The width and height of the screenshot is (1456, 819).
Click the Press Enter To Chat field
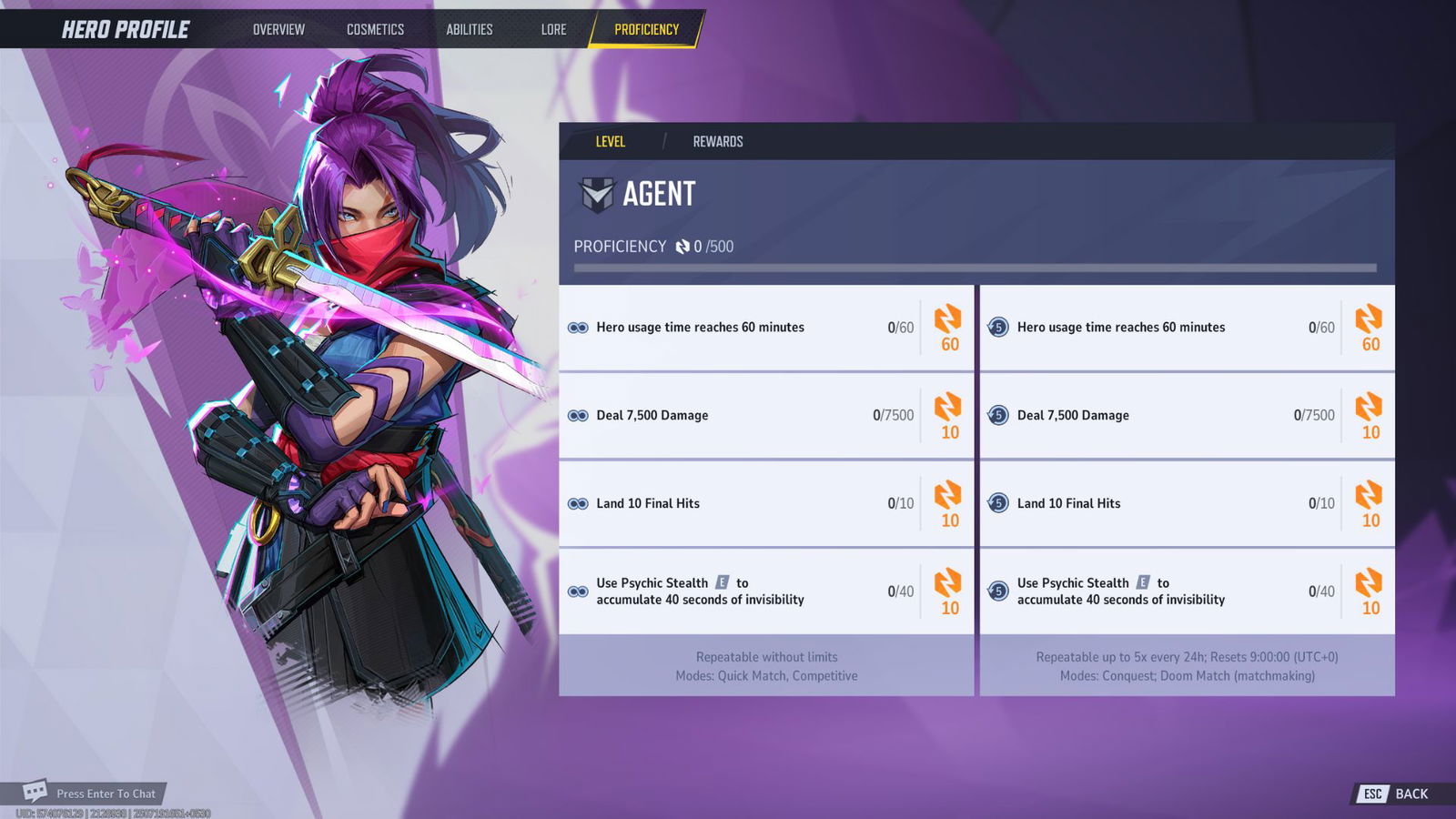105,793
